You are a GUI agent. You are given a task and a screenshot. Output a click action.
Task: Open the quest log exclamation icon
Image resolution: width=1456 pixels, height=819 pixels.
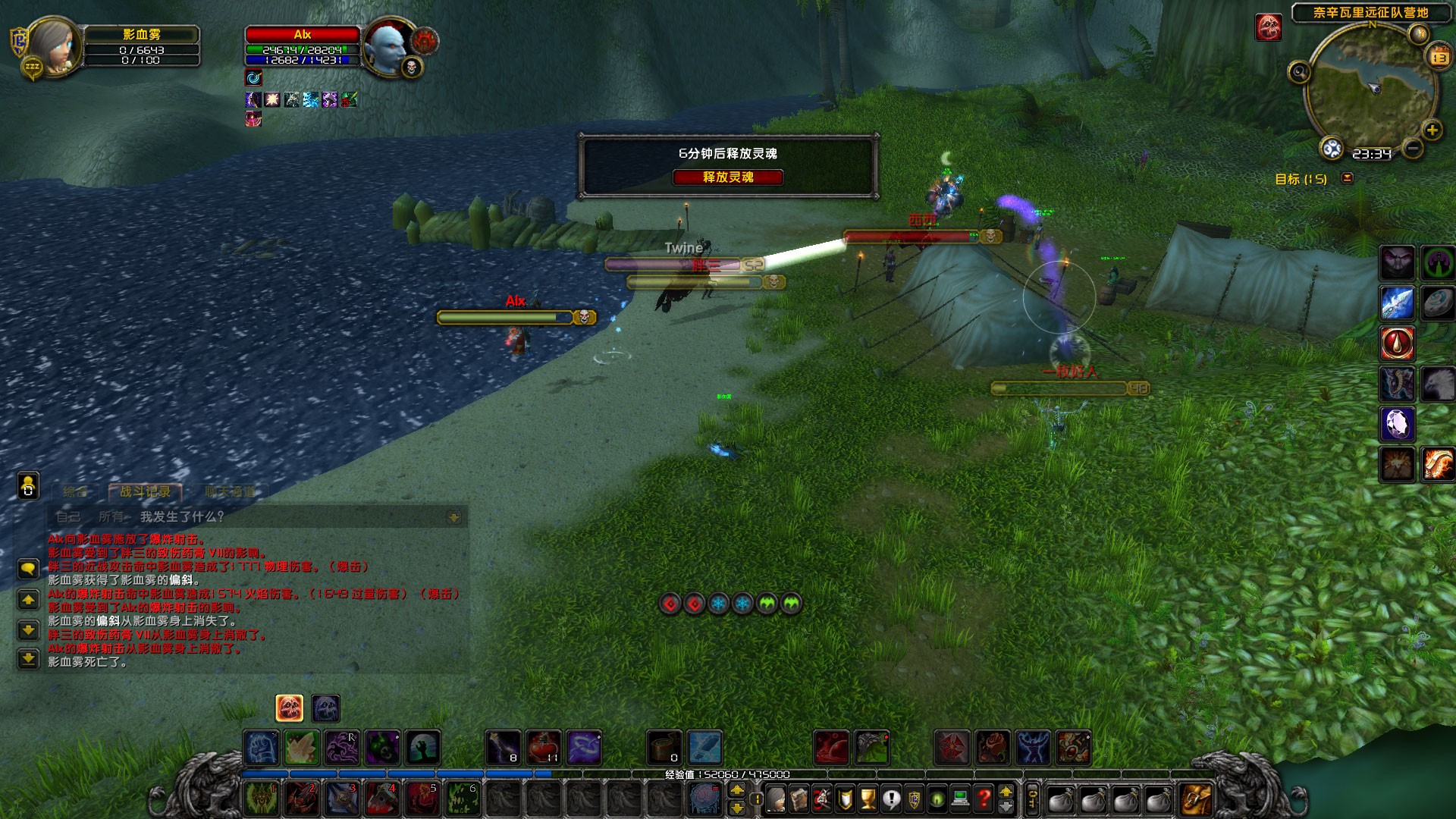click(891, 799)
